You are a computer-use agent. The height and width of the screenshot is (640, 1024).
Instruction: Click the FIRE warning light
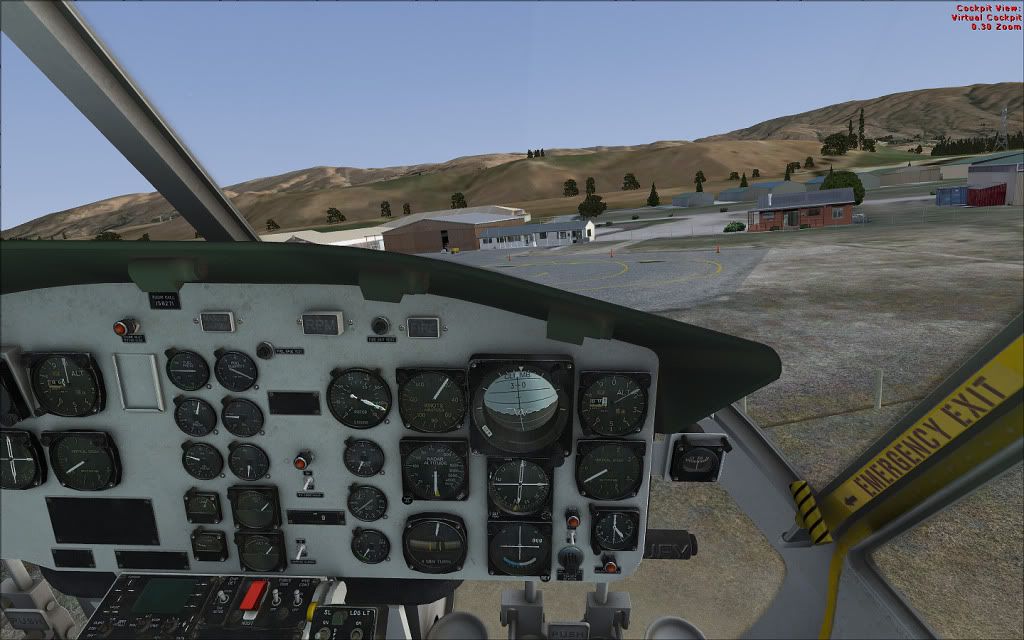(424, 326)
